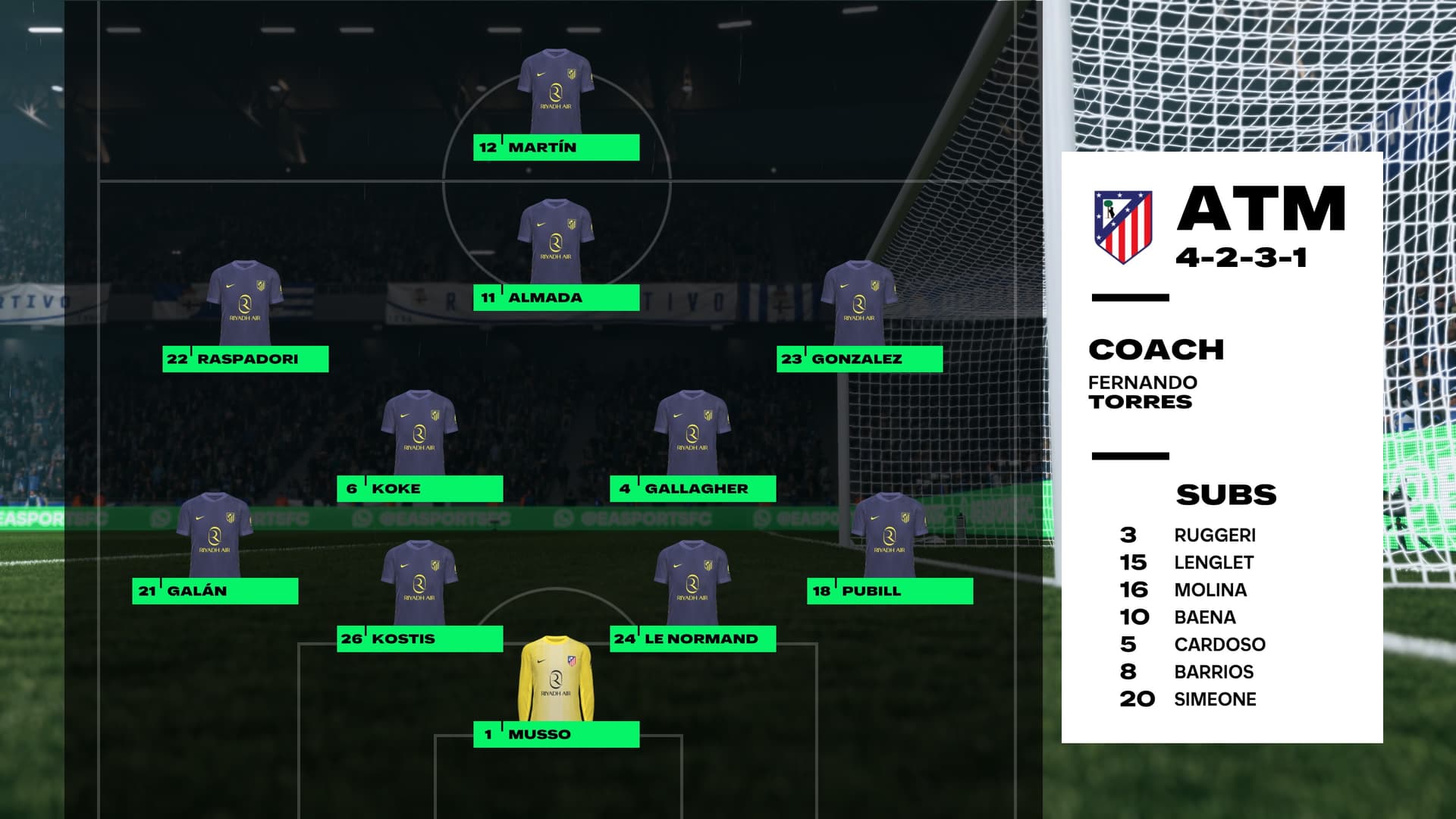Choose Baena from the substitutes list
The image size is (1456, 819).
click(x=1204, y=617)
